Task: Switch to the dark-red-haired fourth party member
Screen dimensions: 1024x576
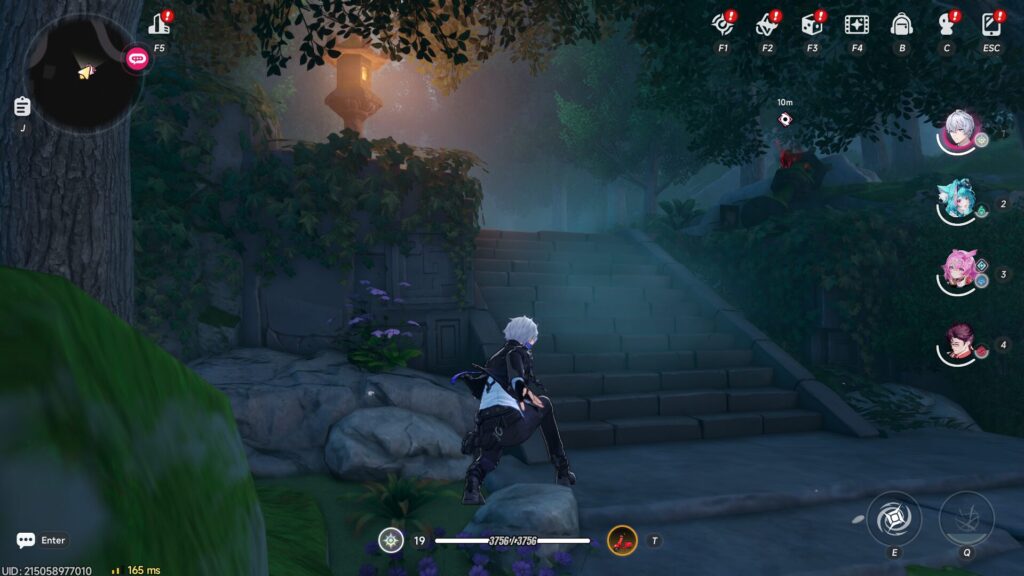Action: [958, 344]
